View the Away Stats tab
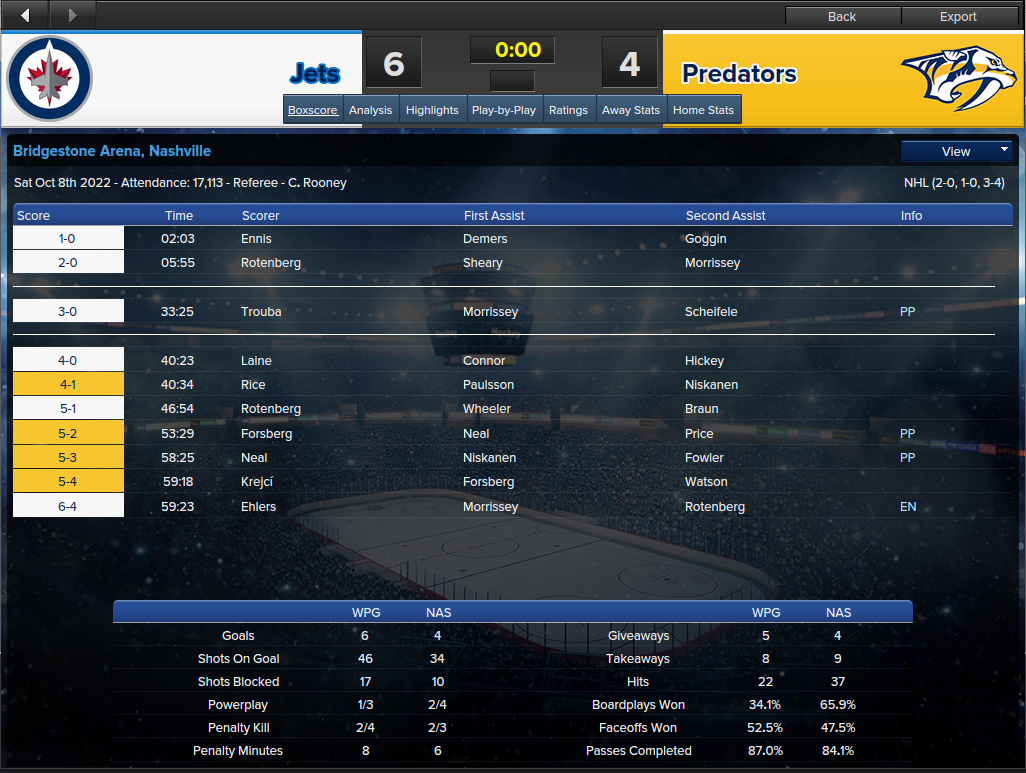Viewport: 1026px width, 773px height. point(631,110)
